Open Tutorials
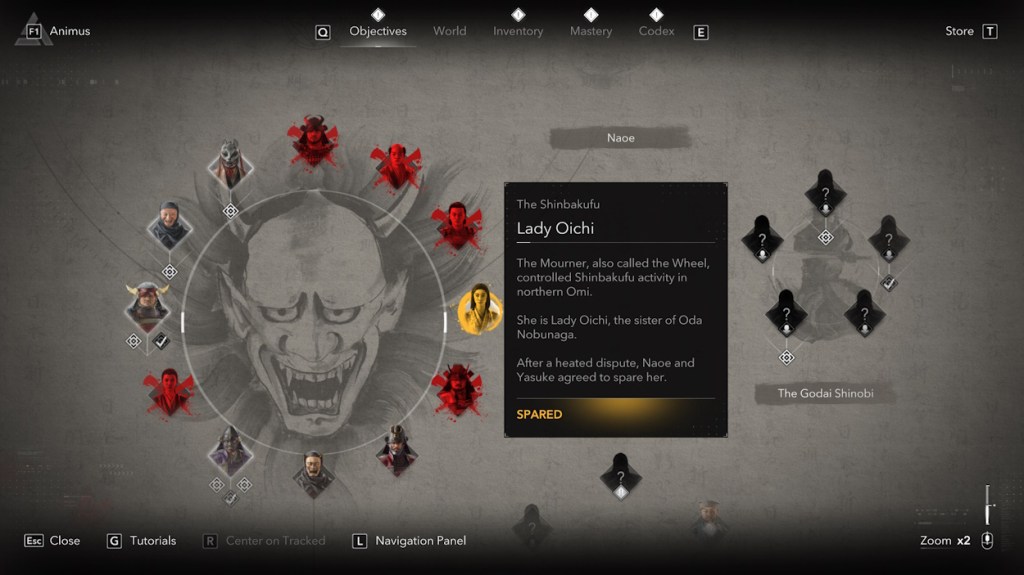The height and width of the screenshot is (575, 1024). pyautogui.click(x=142, y=541)
